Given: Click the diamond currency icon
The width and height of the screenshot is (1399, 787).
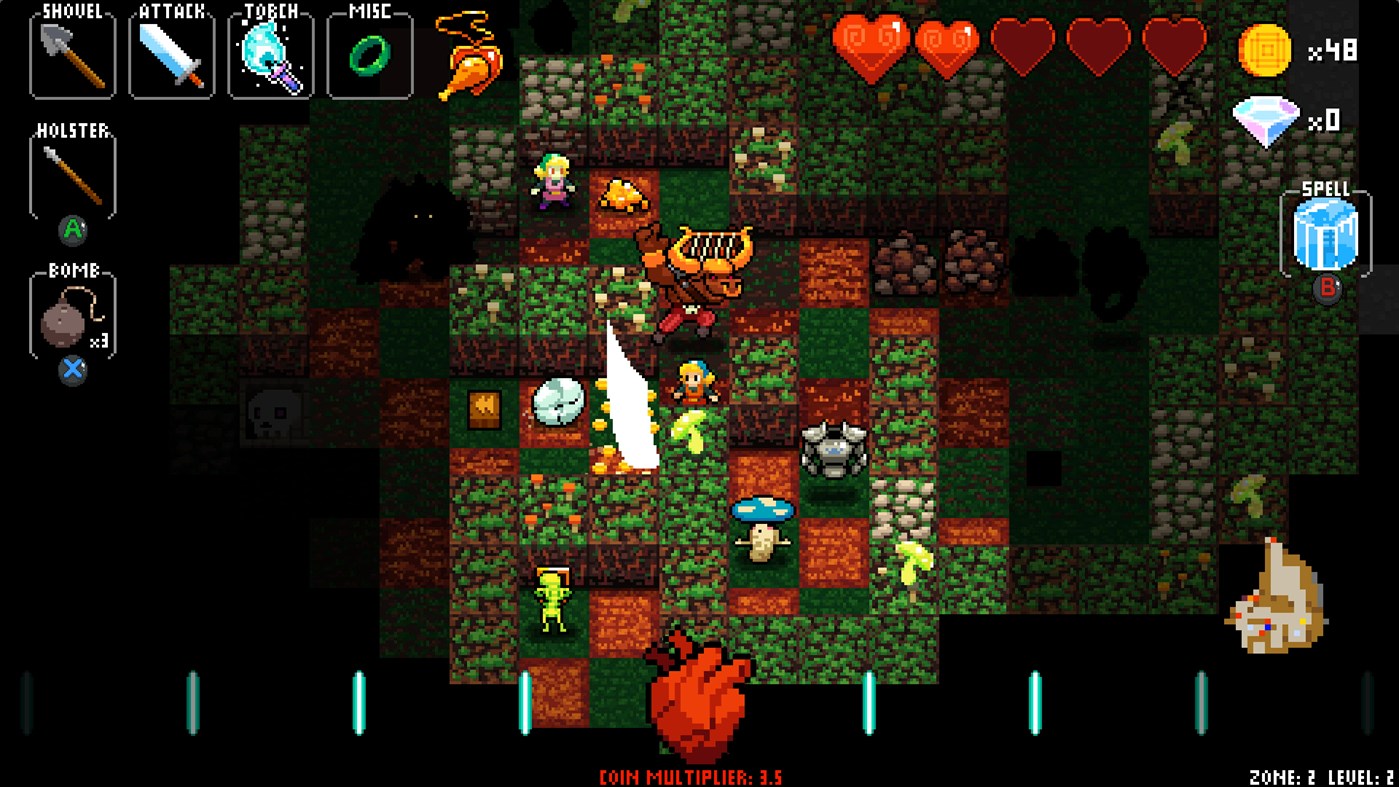Looking at the screenshot, I should [1266, 119].
